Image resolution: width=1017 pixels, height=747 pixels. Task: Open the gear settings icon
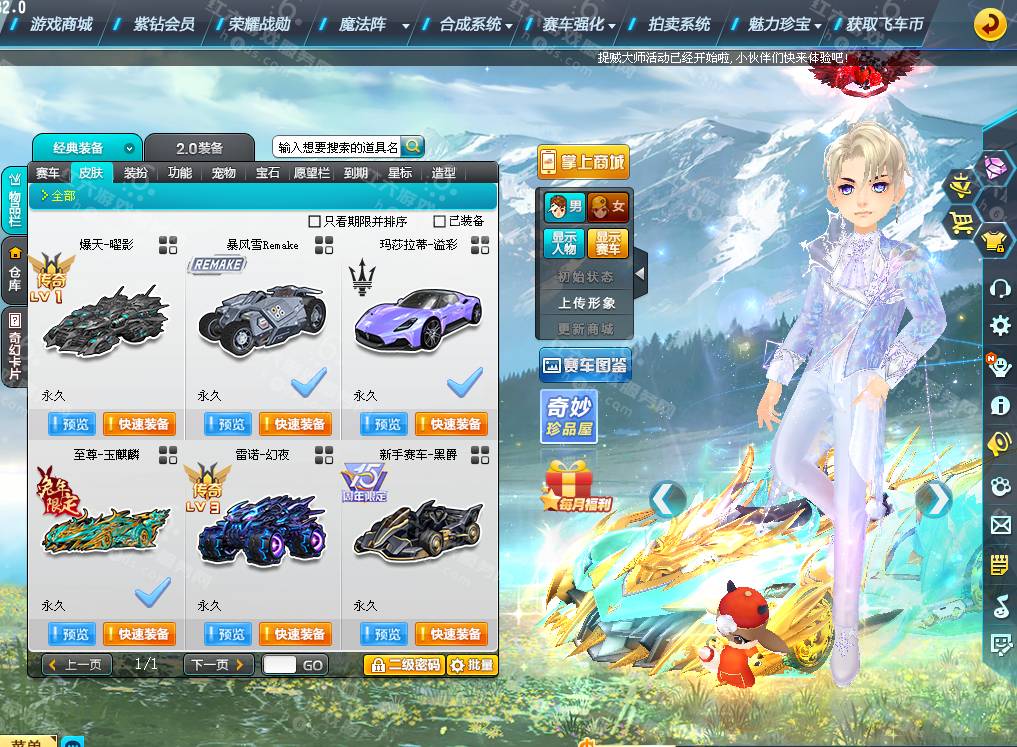pyautogui.click(x=999, y=326)
